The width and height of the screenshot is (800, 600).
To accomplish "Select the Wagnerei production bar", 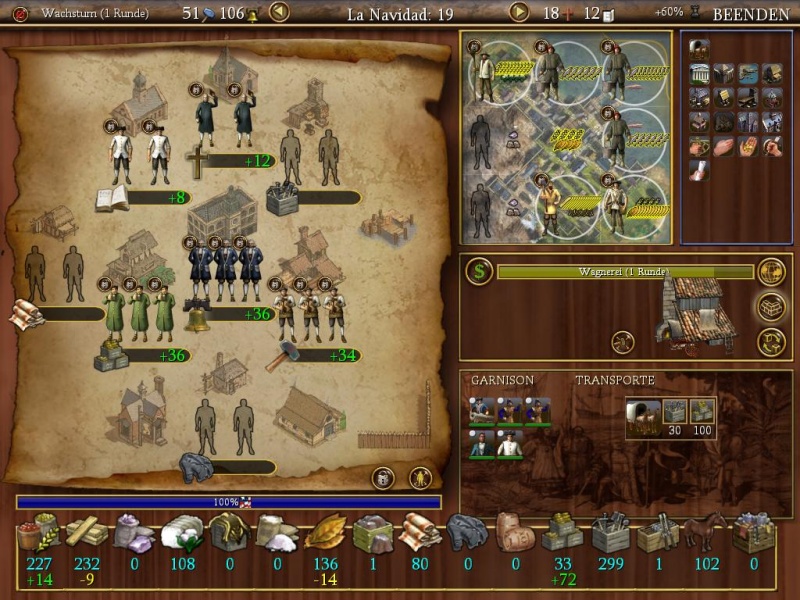I will 625,272.
